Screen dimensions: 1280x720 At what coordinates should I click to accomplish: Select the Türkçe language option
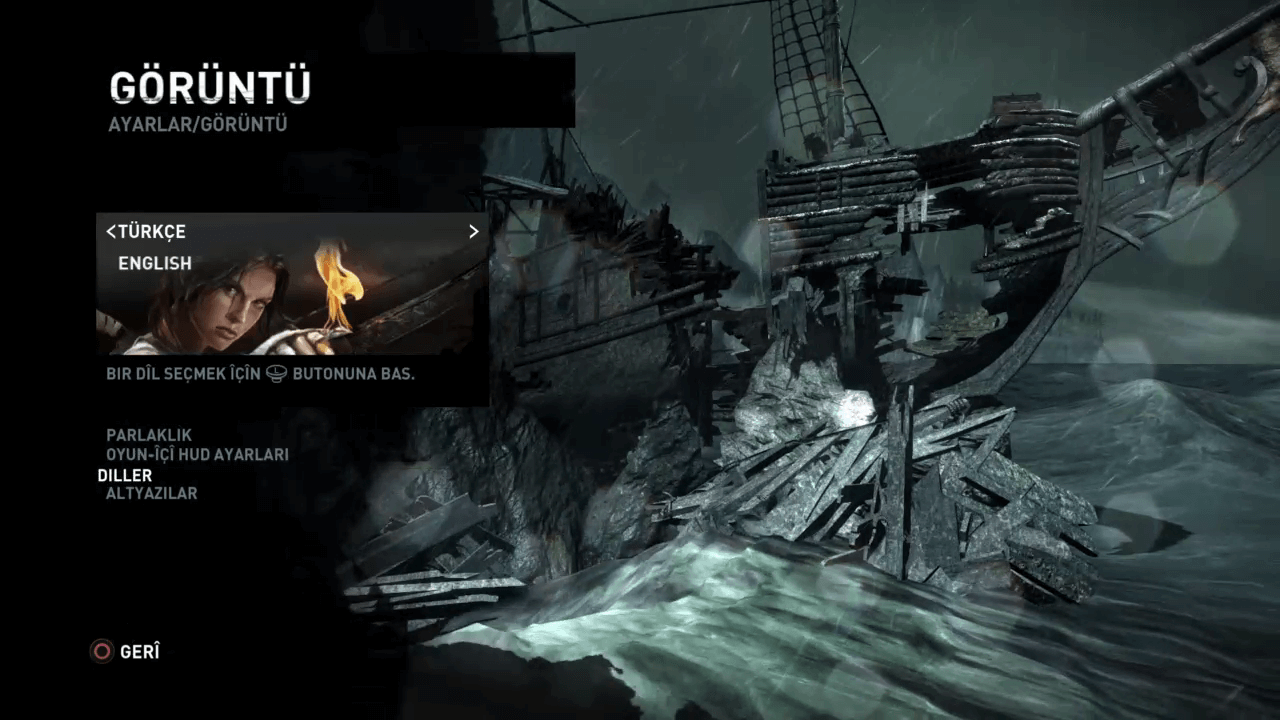click(152, 232)
